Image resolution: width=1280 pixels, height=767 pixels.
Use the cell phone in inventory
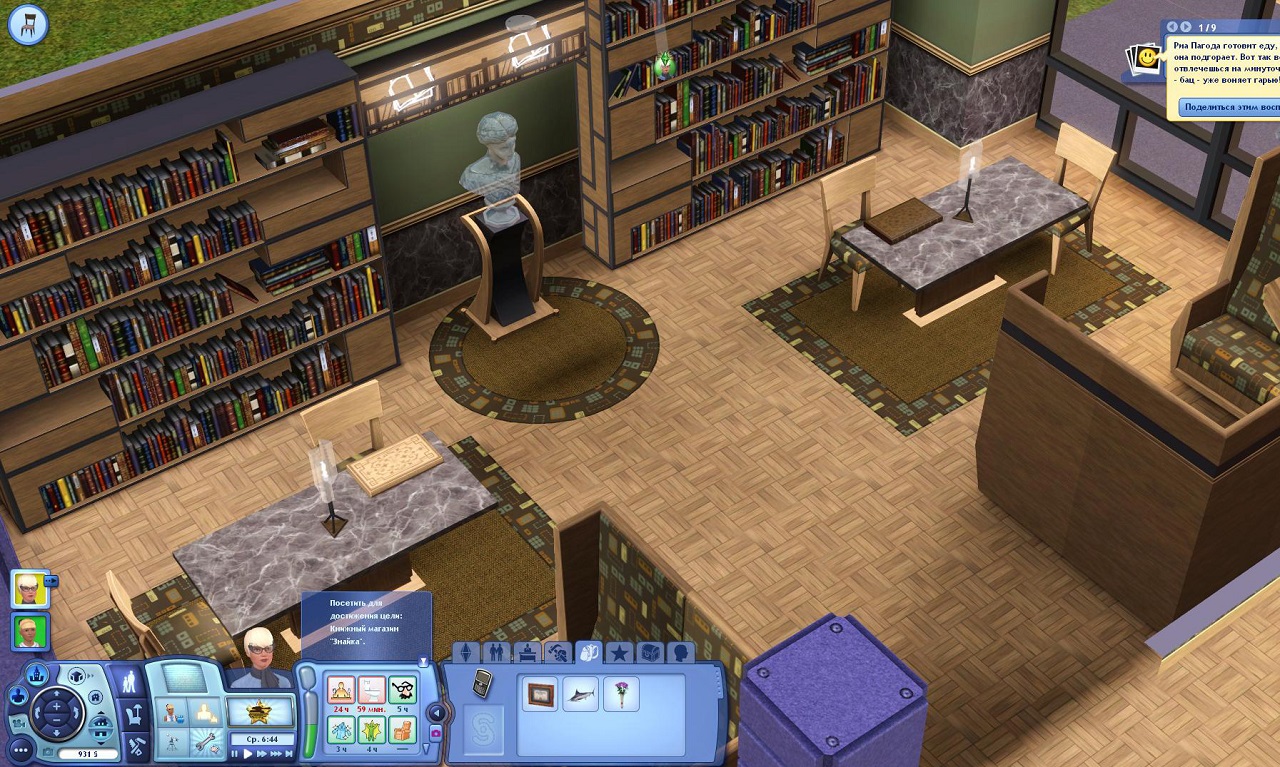(482, 684)
